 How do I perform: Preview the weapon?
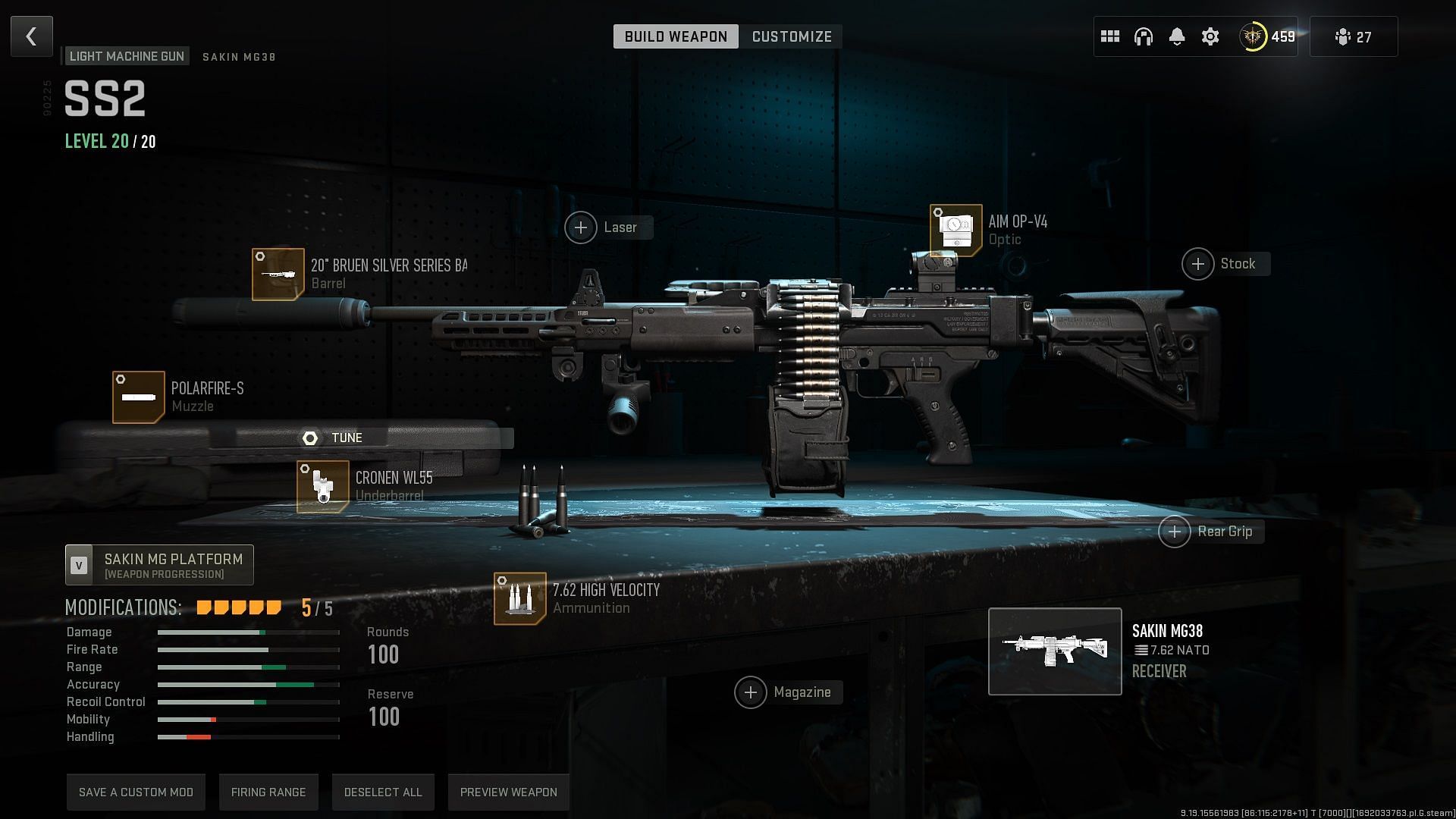[508, 792]
